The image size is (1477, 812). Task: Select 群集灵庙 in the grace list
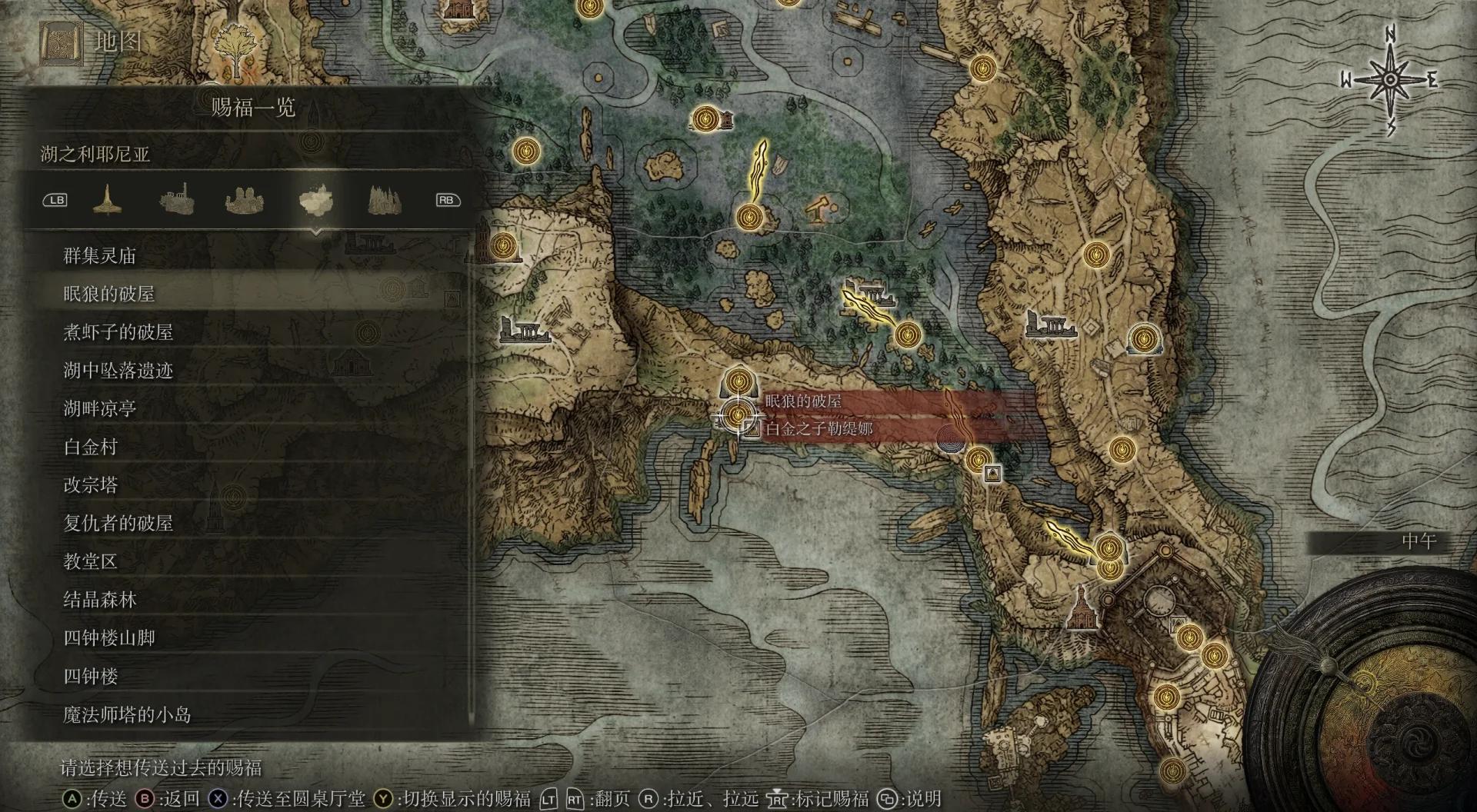click(99, 255)
